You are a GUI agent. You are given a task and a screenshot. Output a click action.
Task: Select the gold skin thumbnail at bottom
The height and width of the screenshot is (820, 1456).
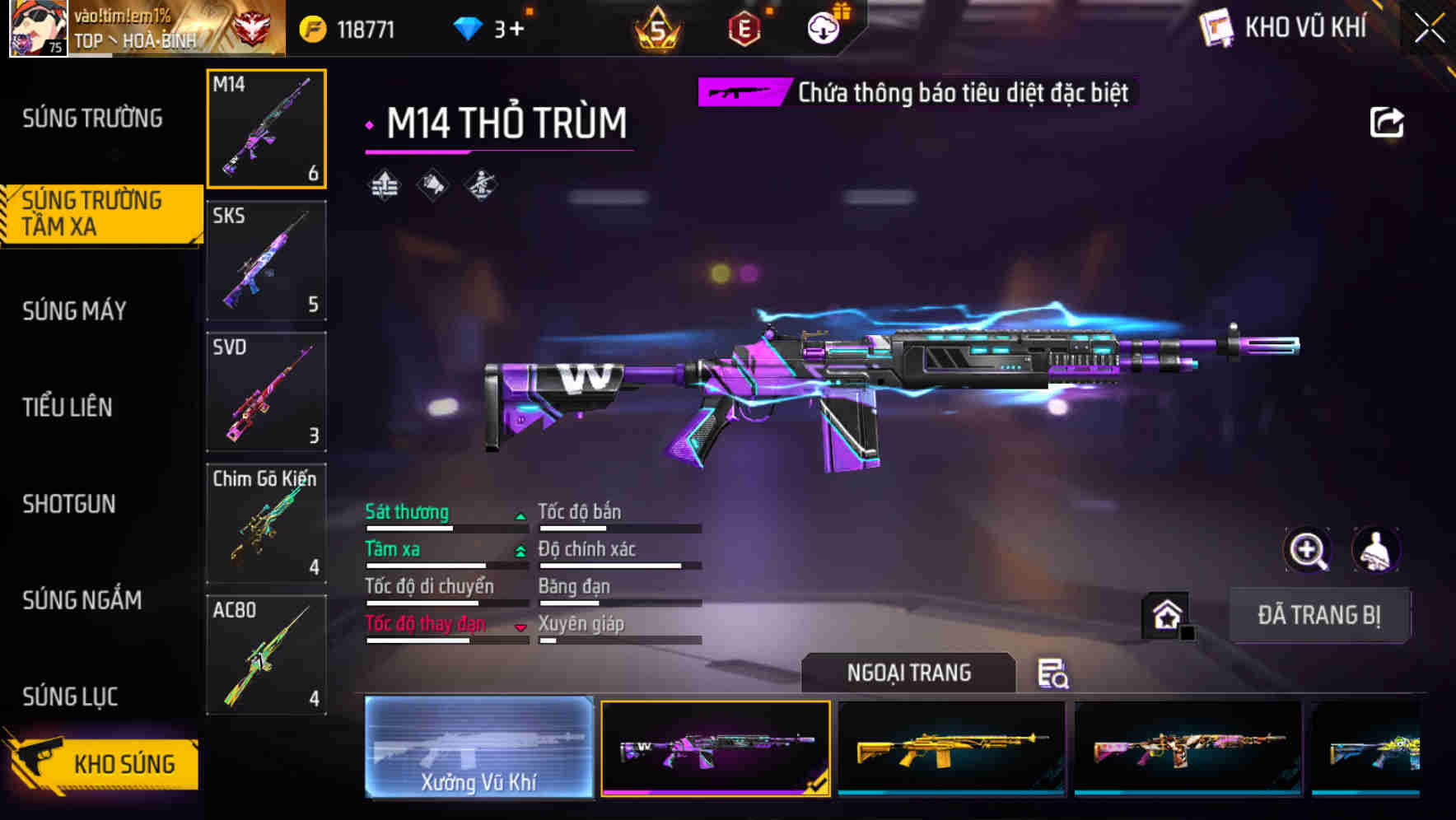pyautogui.click(x=951, y=748)
